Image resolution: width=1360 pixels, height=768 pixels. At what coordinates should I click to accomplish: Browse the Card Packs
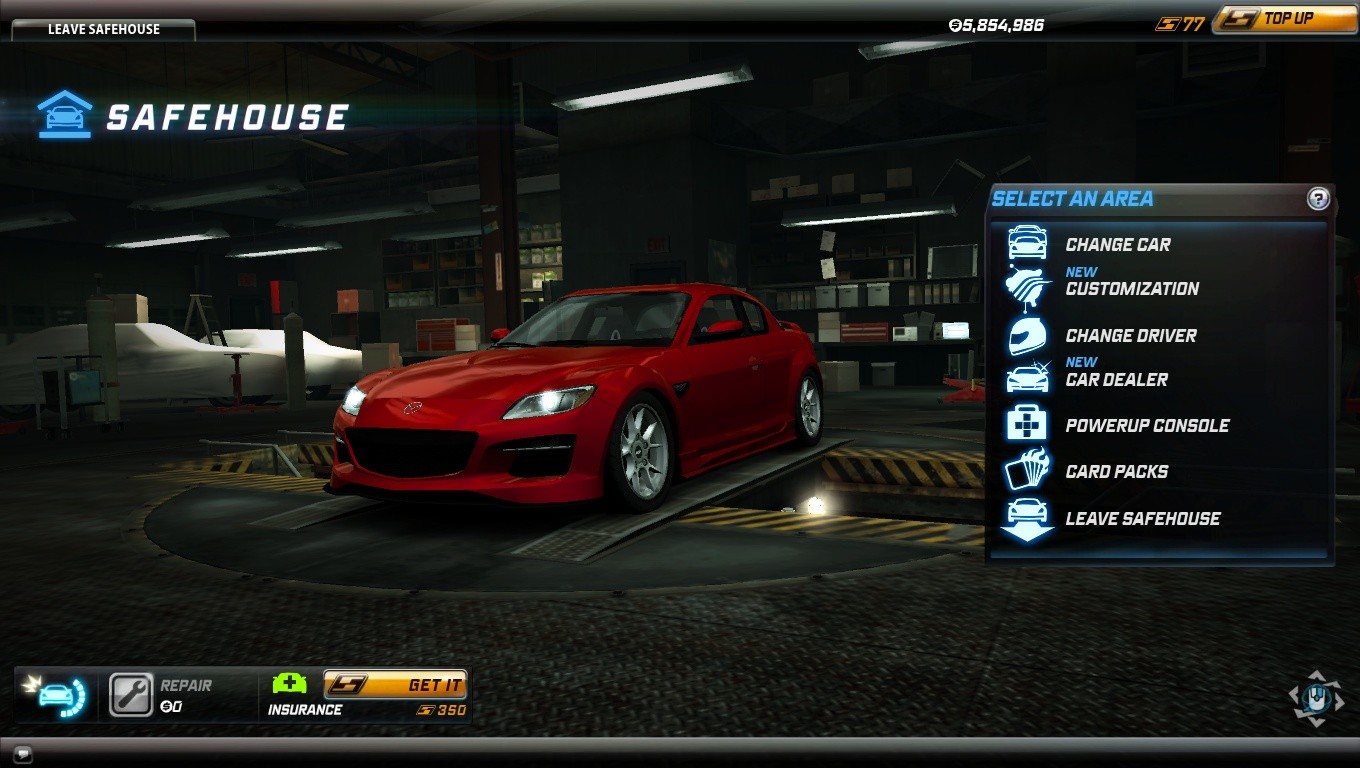1116,472
